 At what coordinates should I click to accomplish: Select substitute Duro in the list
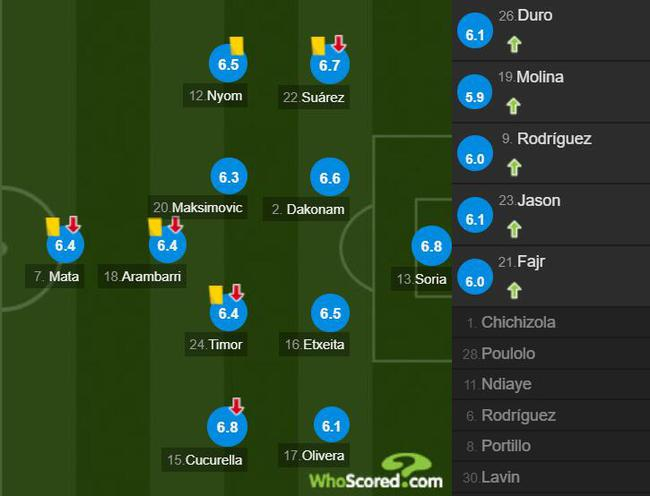click(x=550, y=30)
